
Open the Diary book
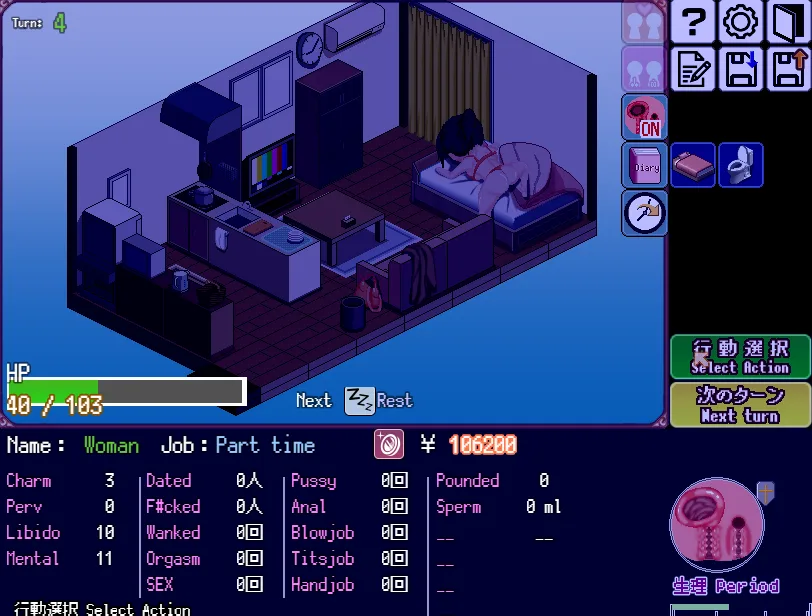644,165
